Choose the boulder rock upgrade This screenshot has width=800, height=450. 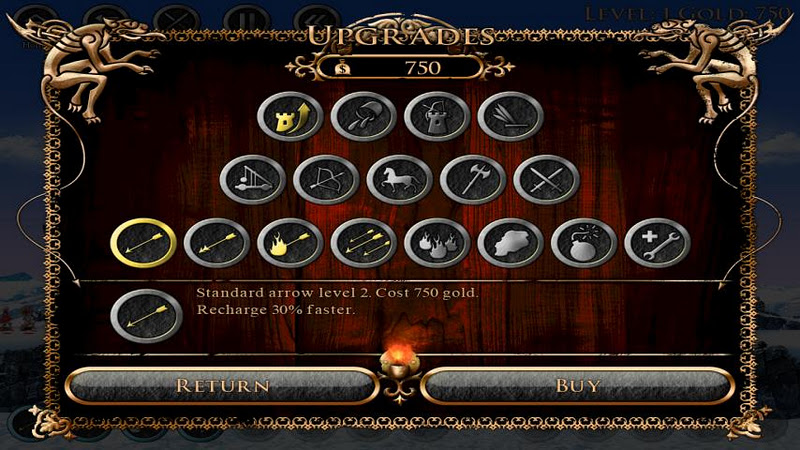pos(510,243)
